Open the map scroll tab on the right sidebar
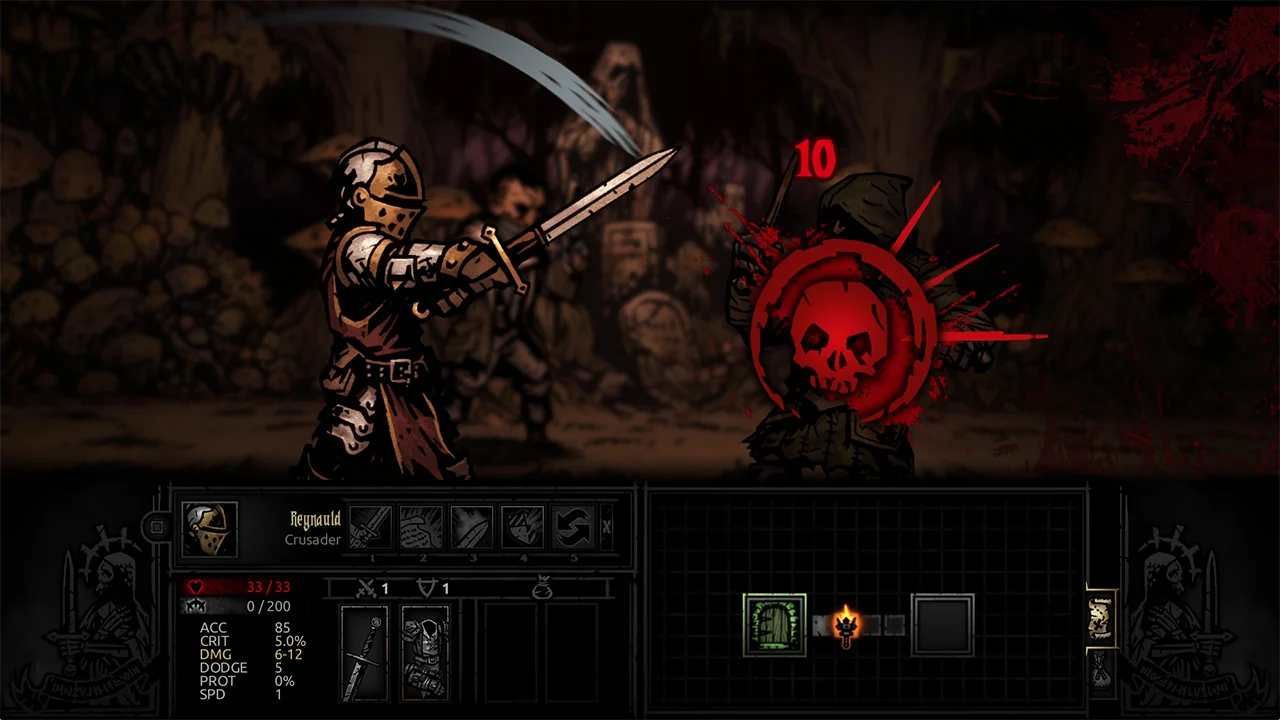 tap(1101, 618)
